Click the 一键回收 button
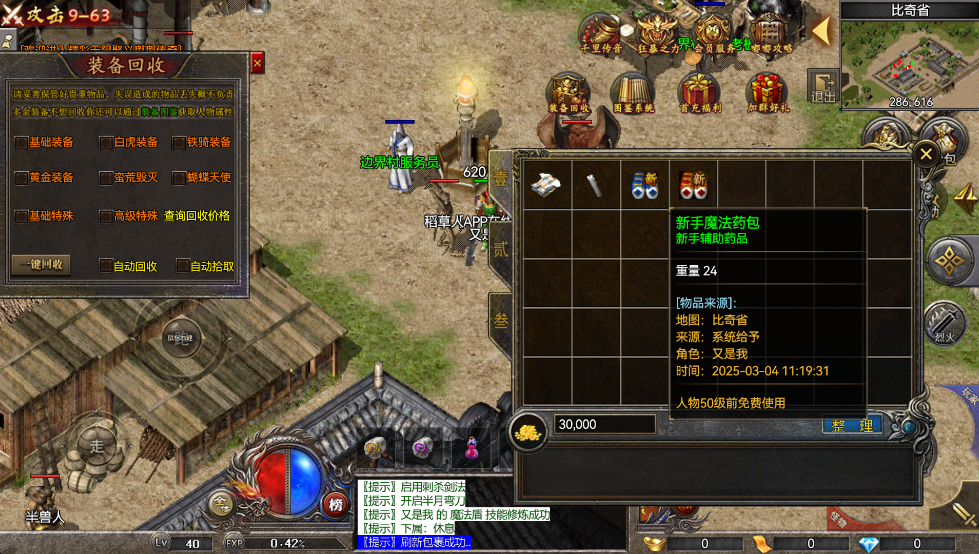979x554 pixels. 41,265
